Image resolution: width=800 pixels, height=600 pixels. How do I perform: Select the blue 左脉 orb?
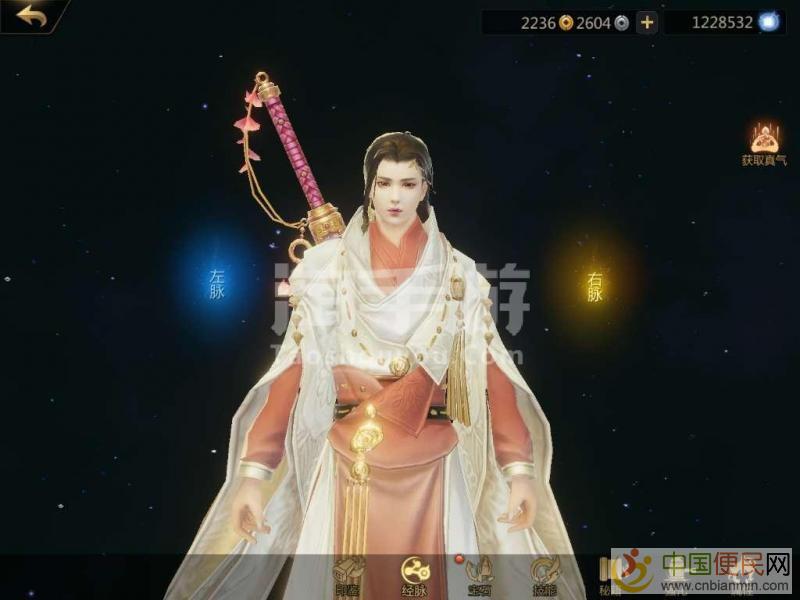pos(217,283)
